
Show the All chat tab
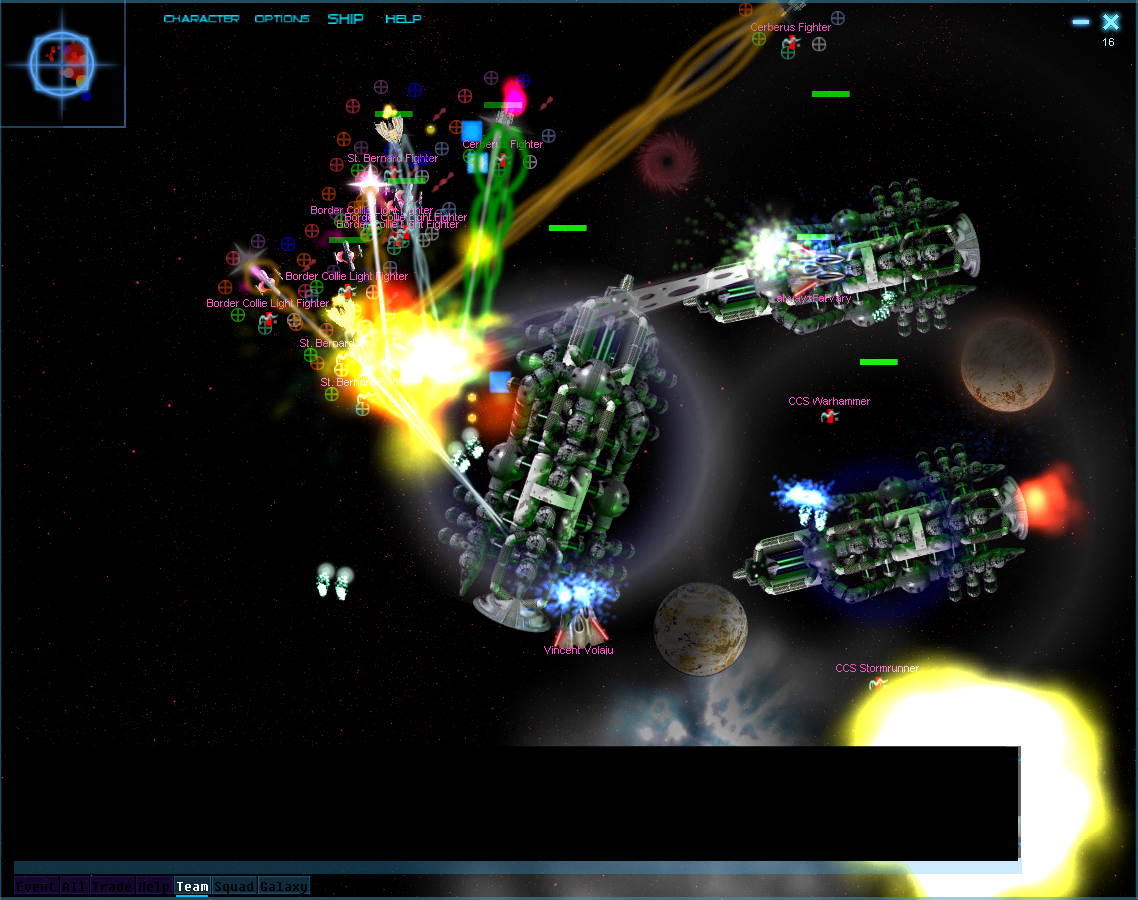pyautogui.click(x=75, y=886)
